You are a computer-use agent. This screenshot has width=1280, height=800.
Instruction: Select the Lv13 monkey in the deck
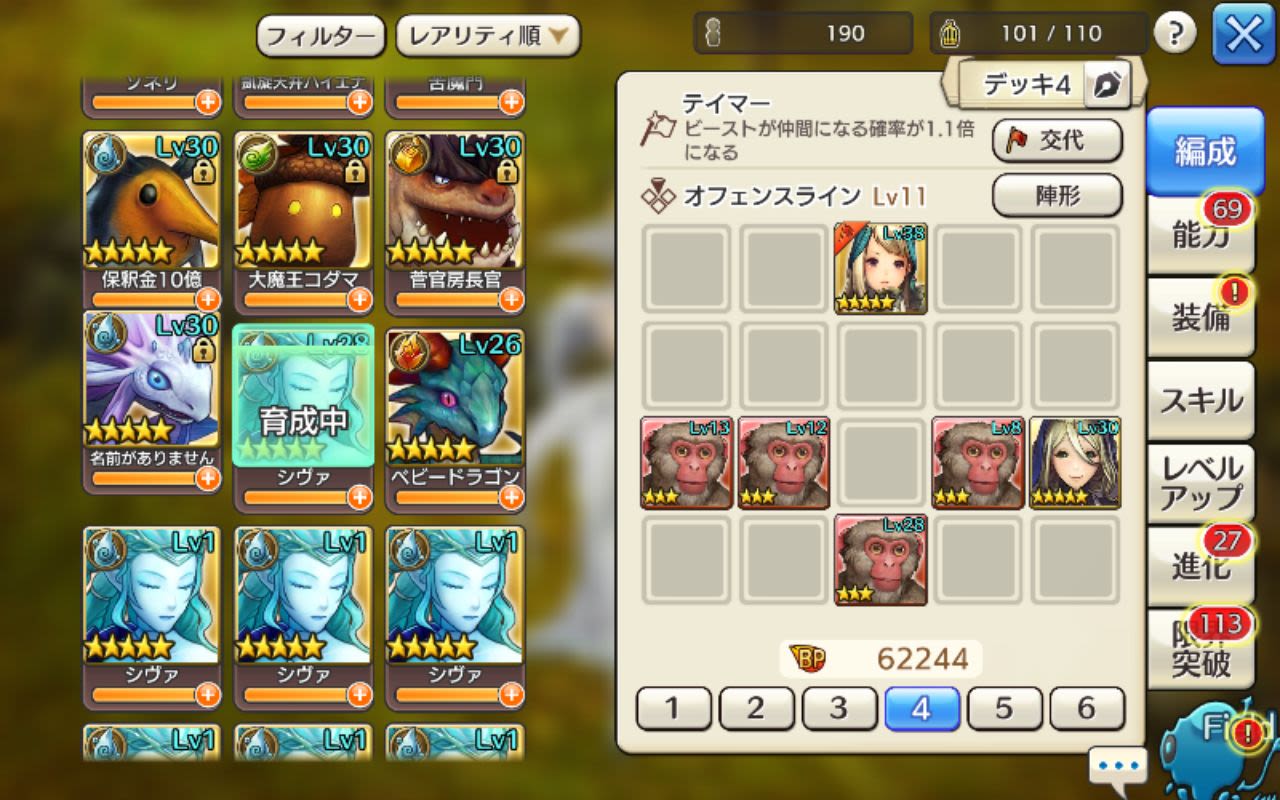click(685, 465)
